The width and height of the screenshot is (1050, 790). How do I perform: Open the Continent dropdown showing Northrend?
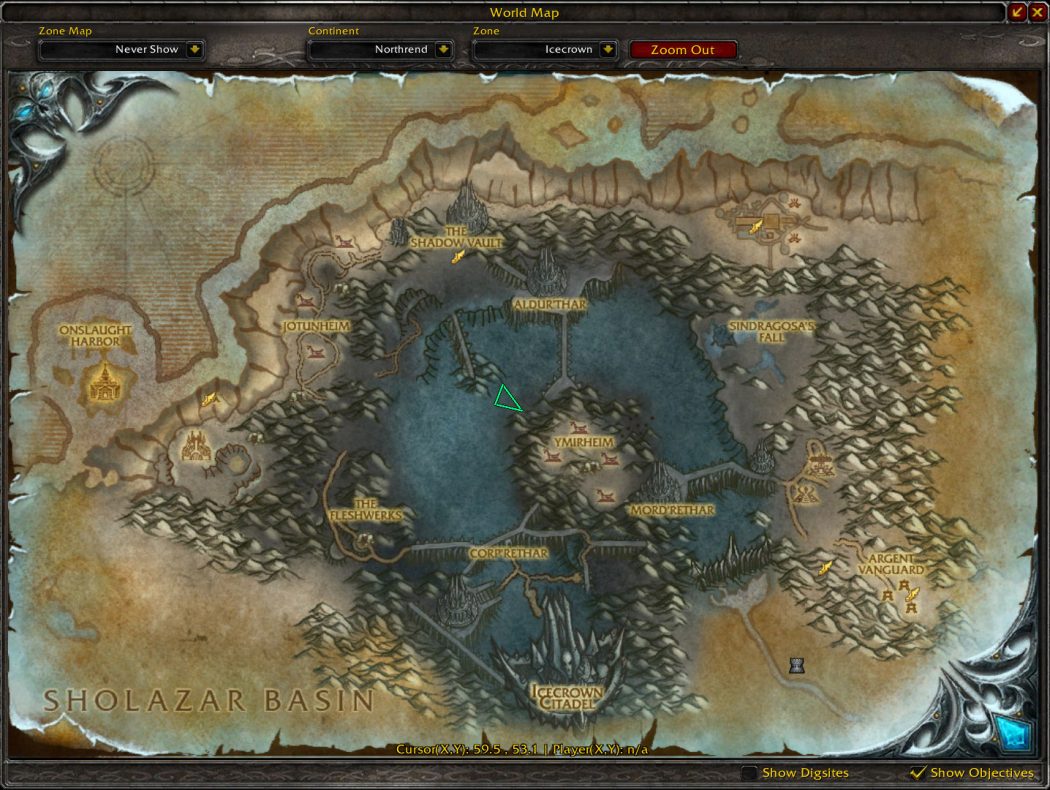(443, 49)
